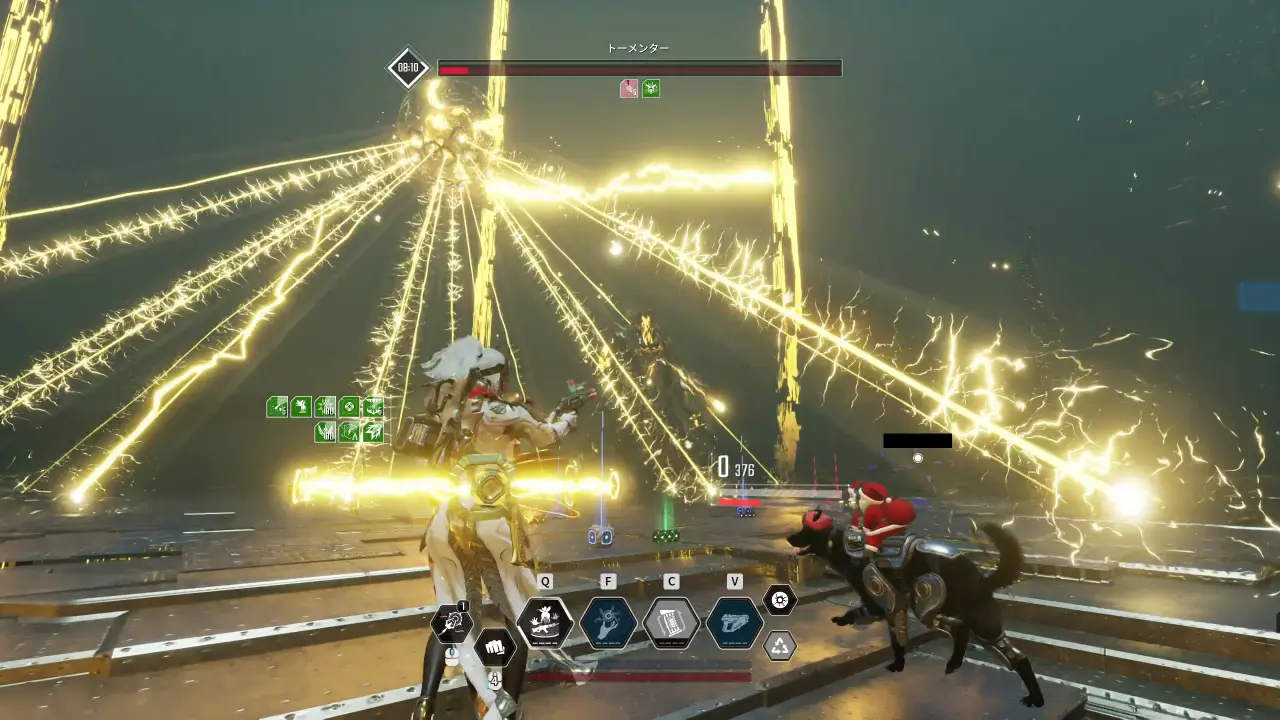This screenshot has width=1280, height=720.
Task: Inspect the pink debuff icon under boss bar
Action: (629, 89)
